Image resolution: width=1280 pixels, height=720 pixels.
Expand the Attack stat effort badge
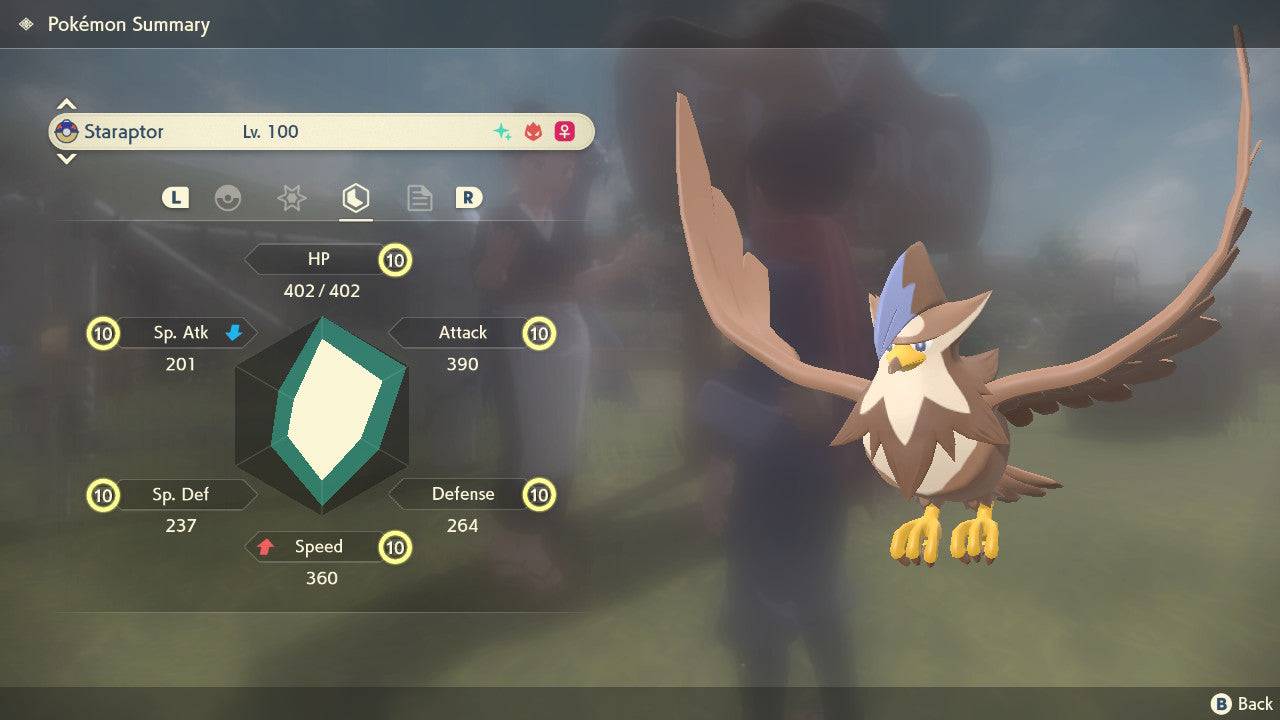(x=539, y=333)
